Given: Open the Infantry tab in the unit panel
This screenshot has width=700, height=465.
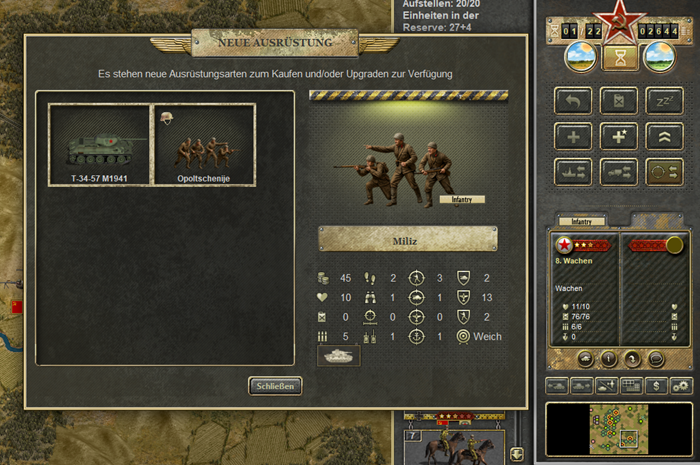Looking at the screenshot, I should [x=581, y=220].
